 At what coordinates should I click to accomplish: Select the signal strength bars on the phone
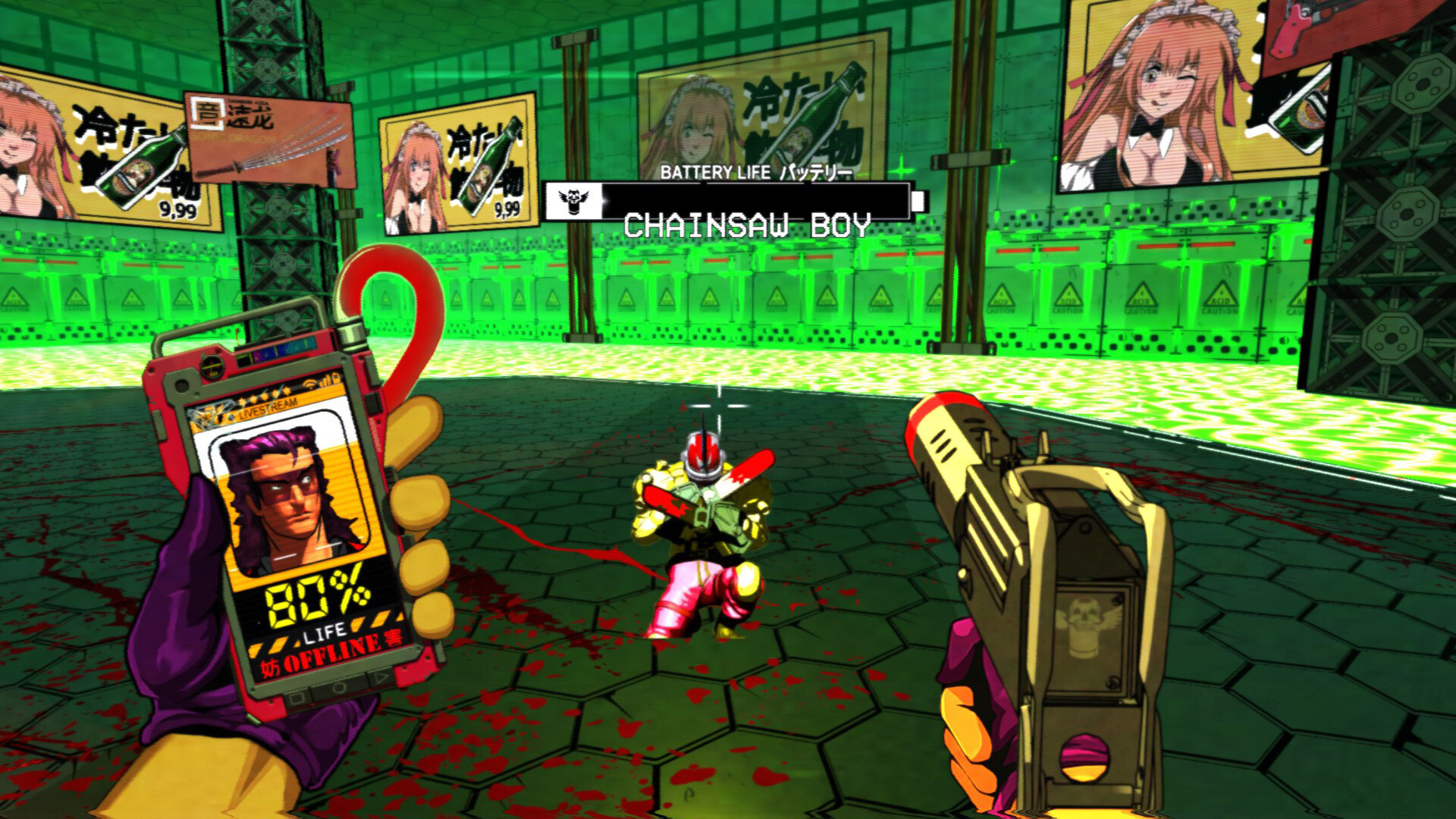point(325,381)
